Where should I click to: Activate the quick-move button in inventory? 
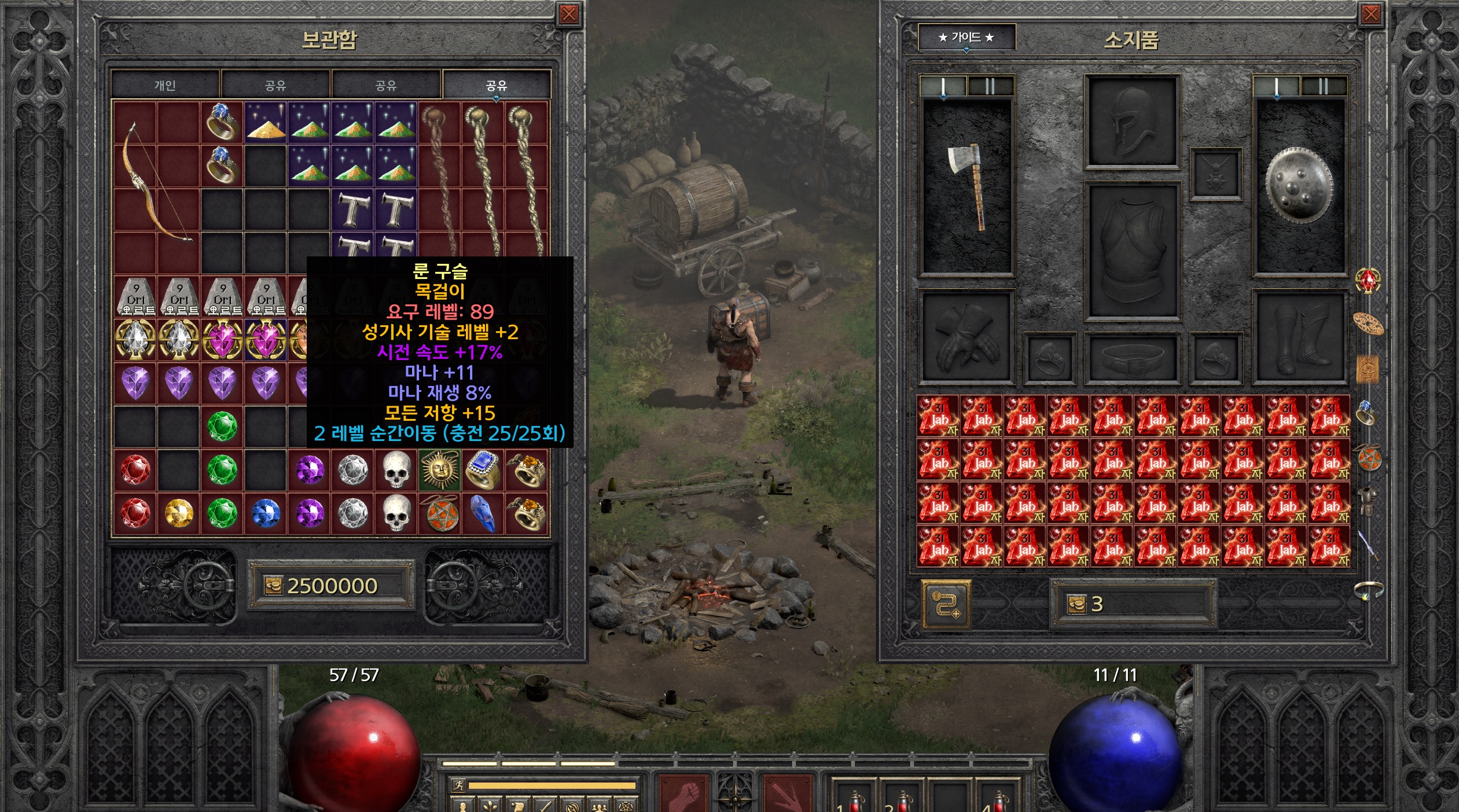(x=946, y=604)
